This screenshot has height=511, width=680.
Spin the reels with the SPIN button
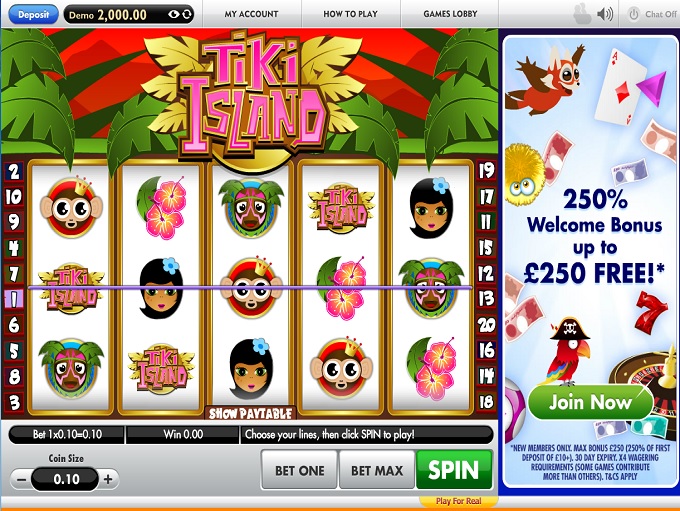(454, 469)
